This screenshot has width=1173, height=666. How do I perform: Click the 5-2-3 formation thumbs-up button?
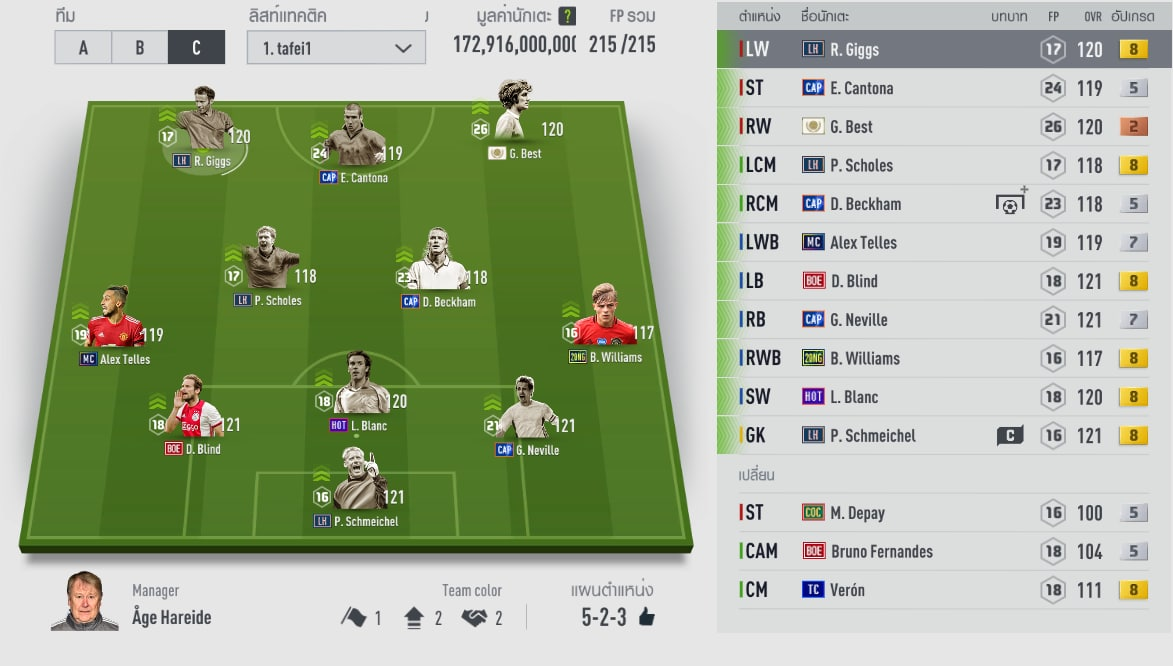646,617
